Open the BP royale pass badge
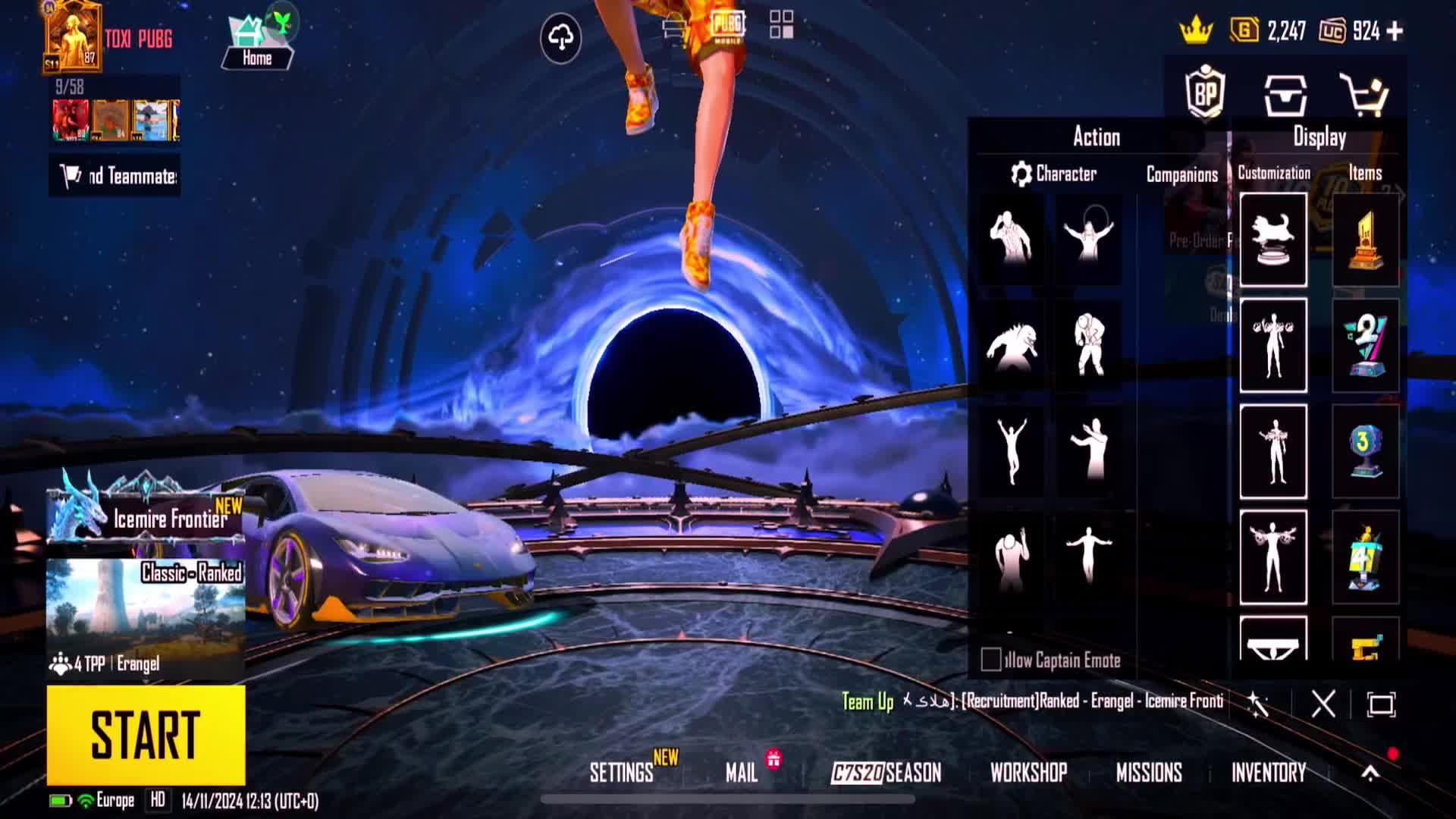 point(1205,93)
